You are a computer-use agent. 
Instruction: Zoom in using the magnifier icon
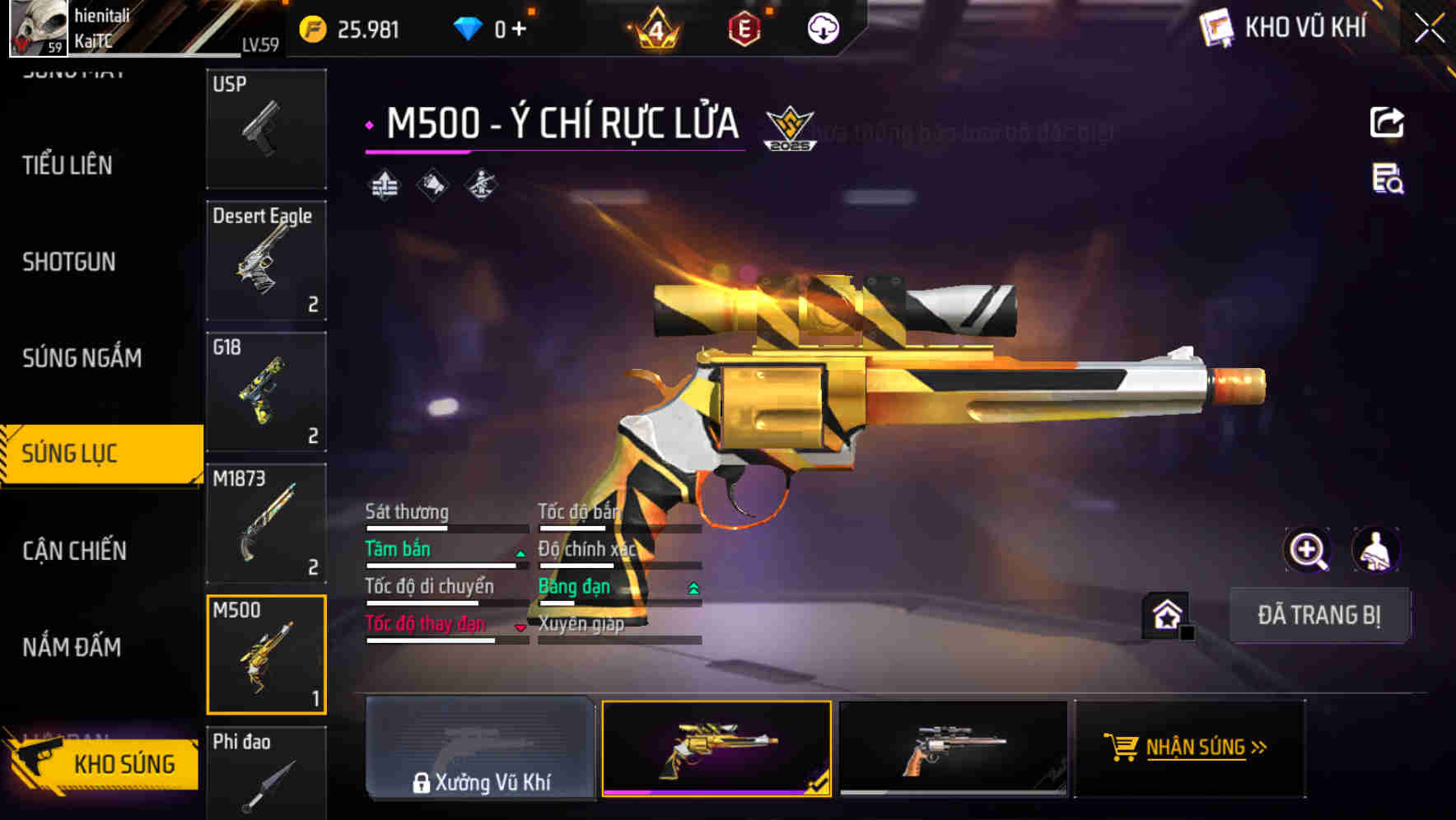tap(1309, 549)
